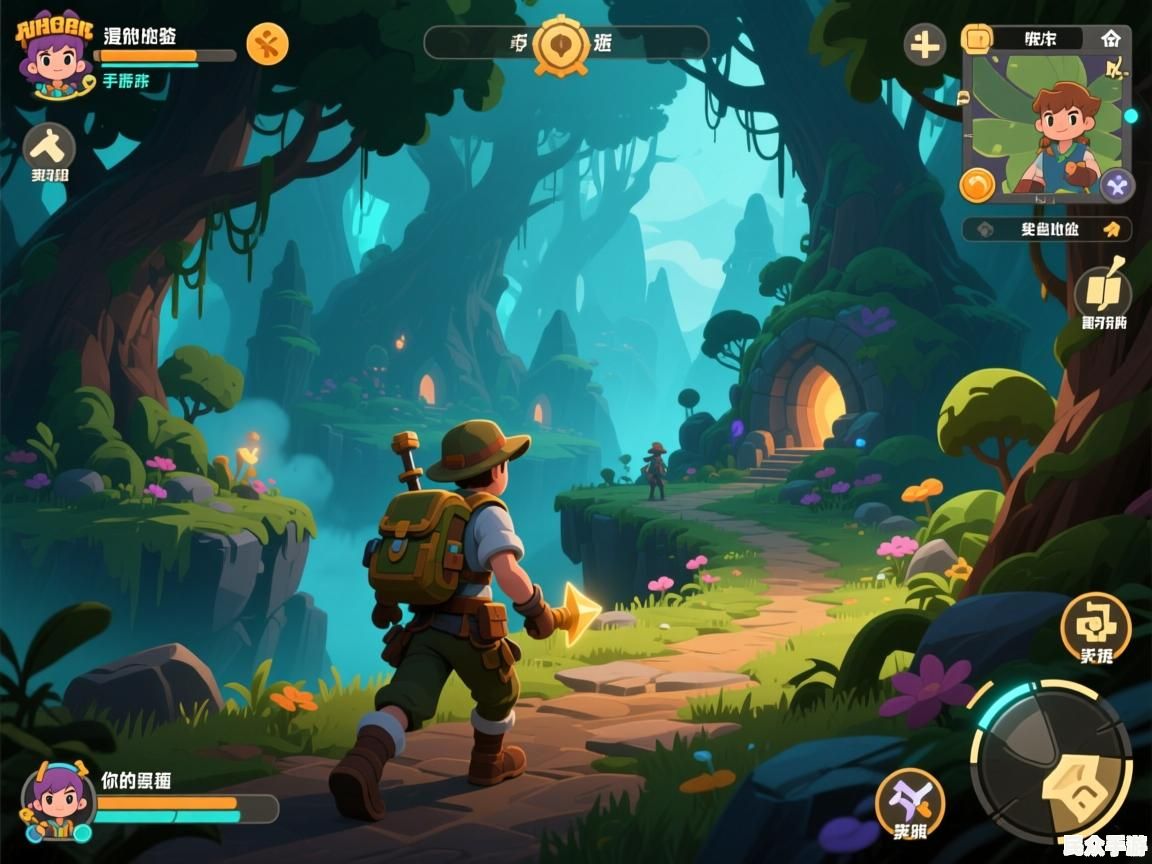The height and width of the screenshot is (864, 1152).
Task: Select the headphone-wearing avatar at bottom left
Action: tap(58, 800)
